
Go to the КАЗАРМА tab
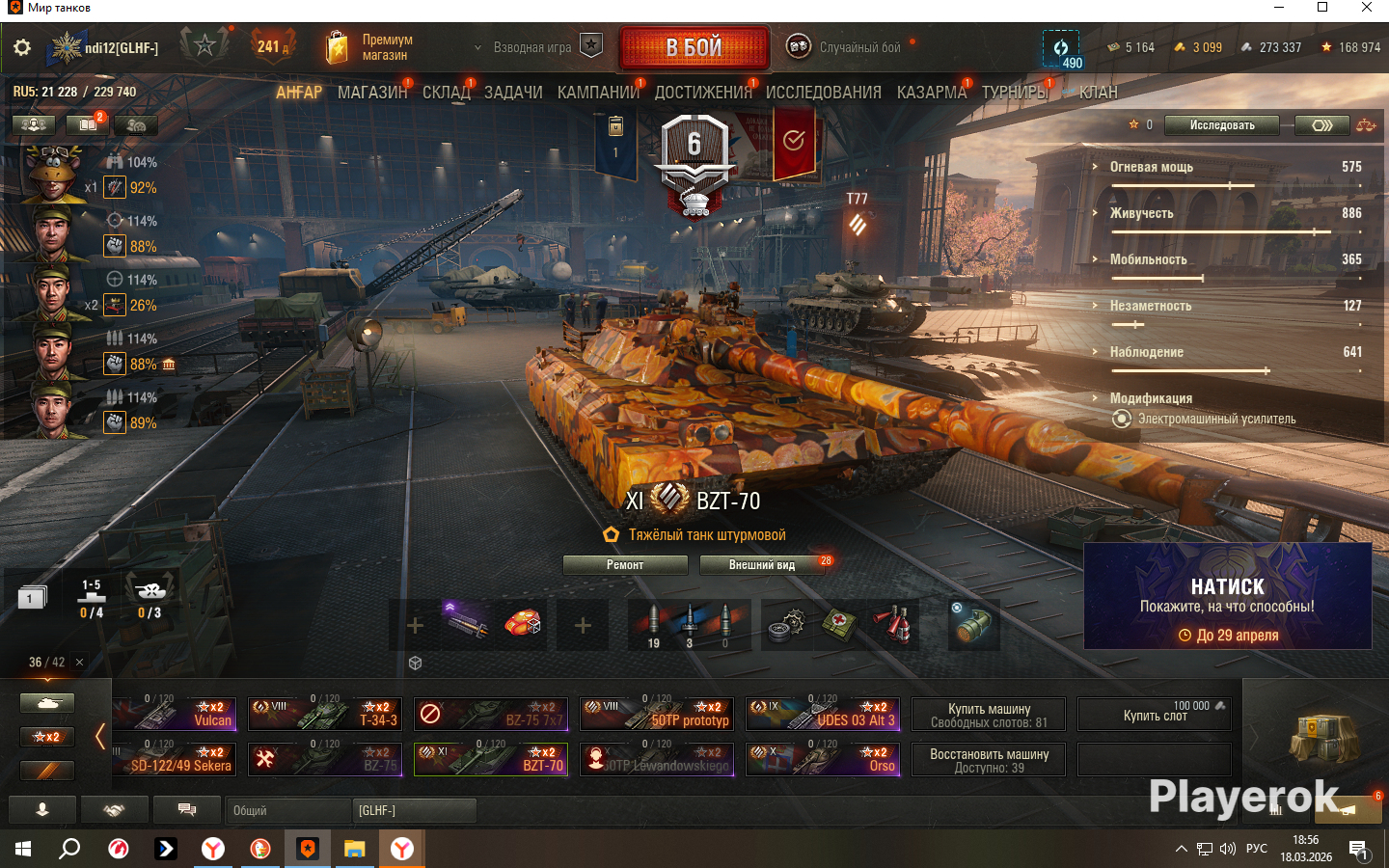[931, 93]
